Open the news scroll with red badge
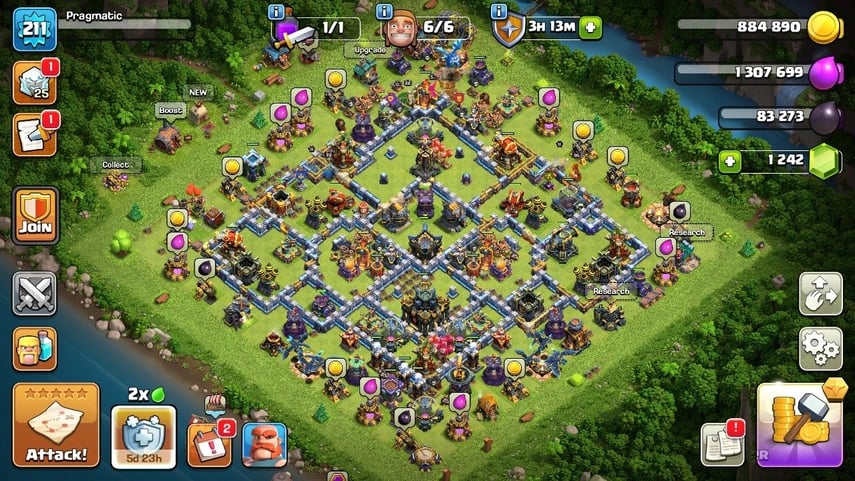Image resolution: width=855 pixels, height=481 pixels. 33,136
